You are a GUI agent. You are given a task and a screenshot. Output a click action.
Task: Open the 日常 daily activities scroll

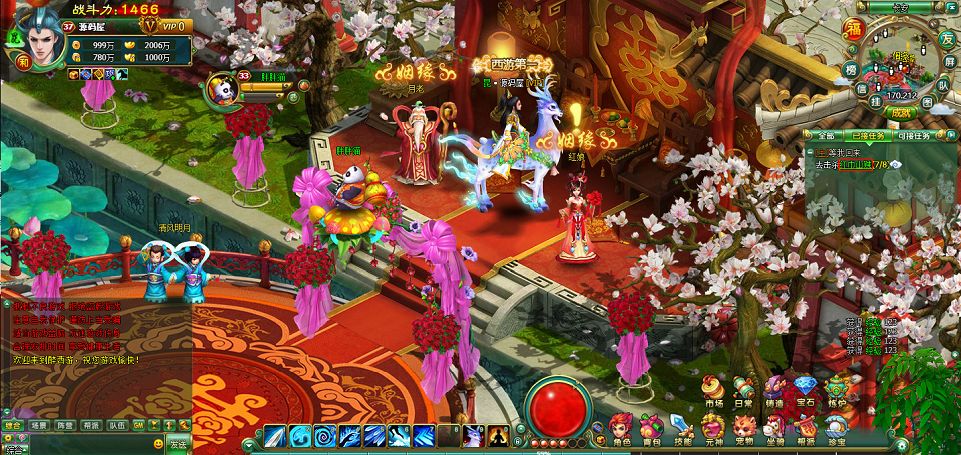point(744,388)
